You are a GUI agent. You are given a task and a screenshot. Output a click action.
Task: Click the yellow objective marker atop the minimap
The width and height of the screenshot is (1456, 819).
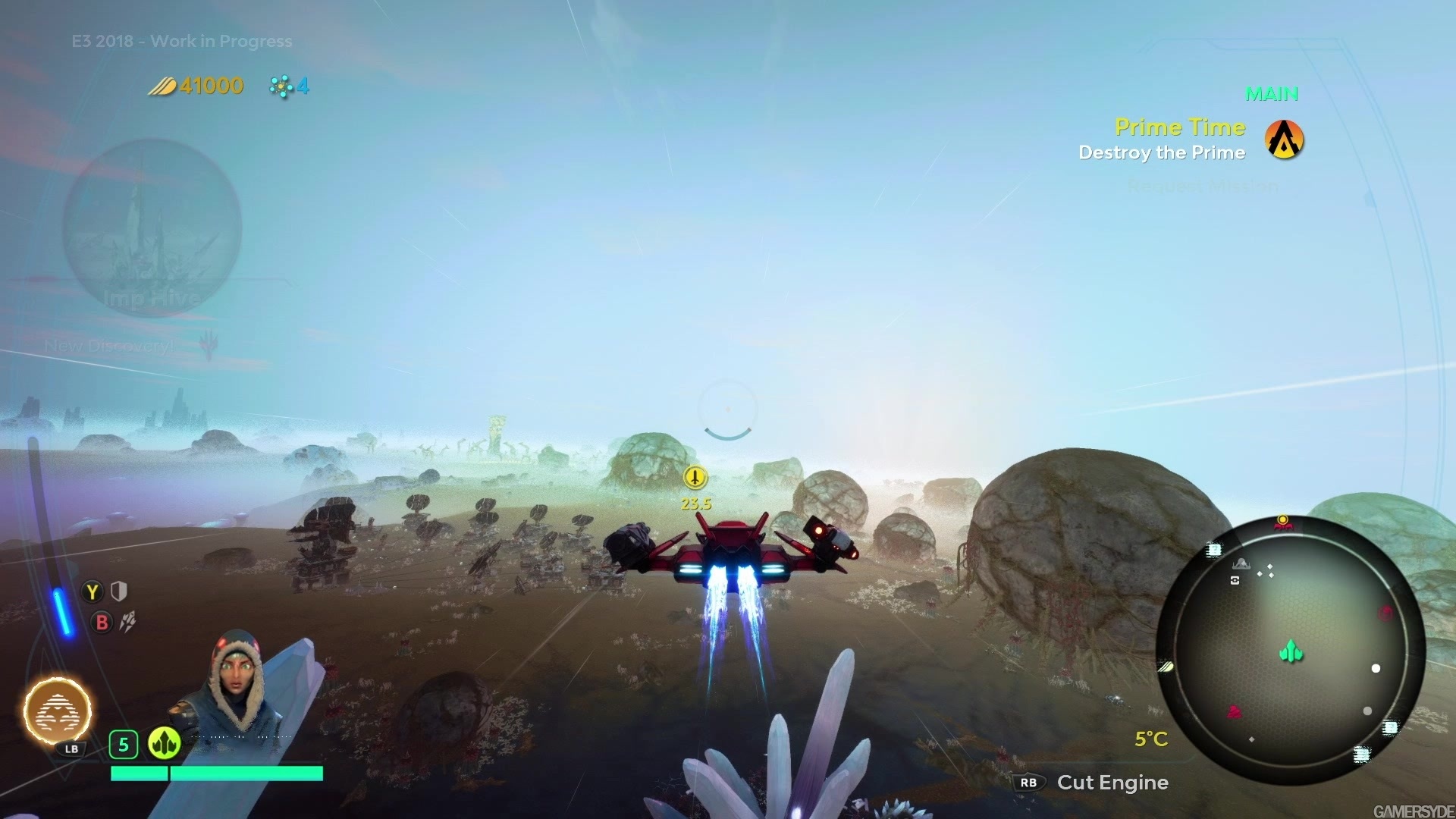[x=1283, y=521]
